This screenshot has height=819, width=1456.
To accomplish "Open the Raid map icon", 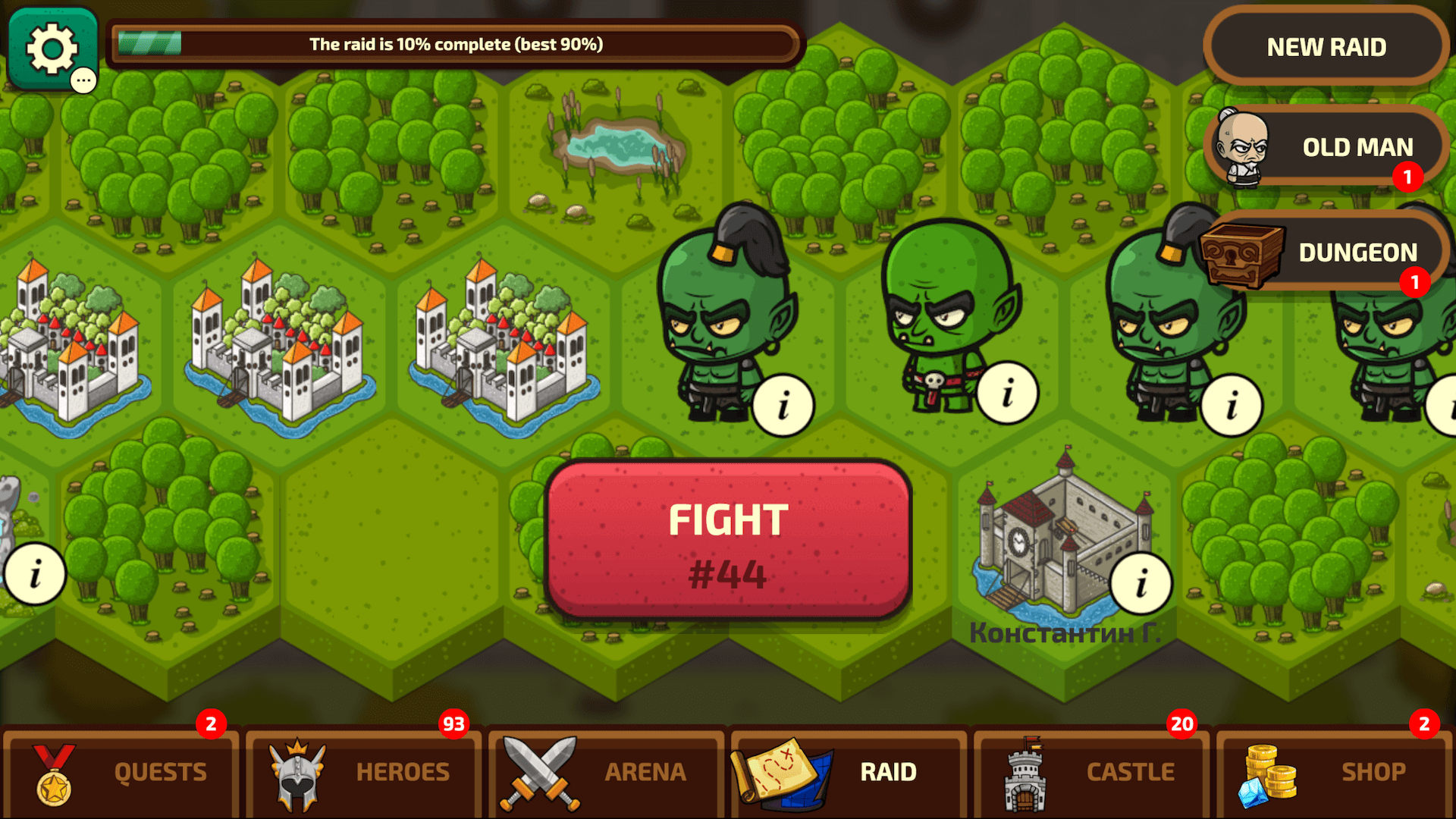I will pyautogui.click(x=783, y=771).
